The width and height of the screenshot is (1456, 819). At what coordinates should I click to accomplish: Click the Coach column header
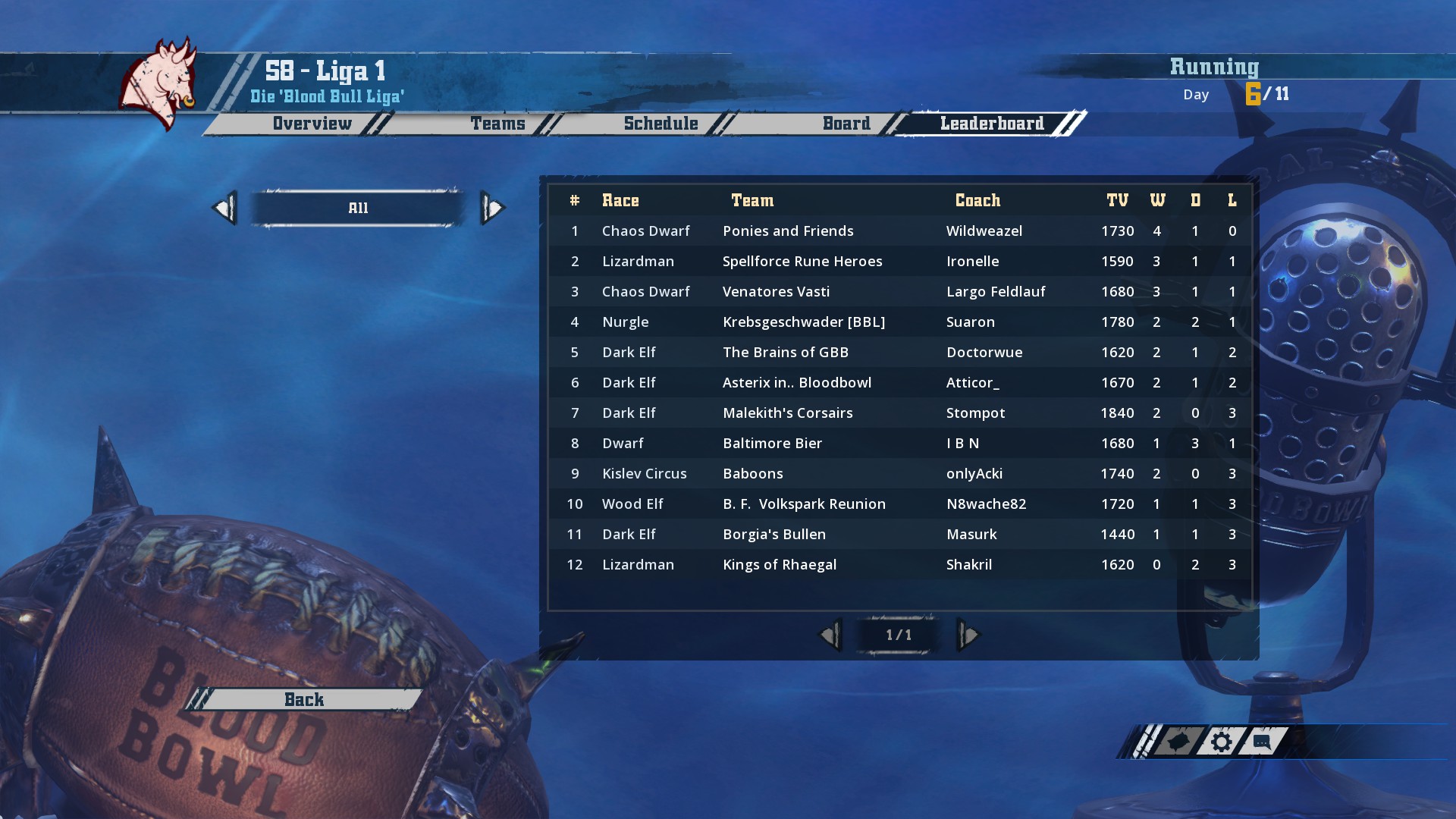coord(977,200)
